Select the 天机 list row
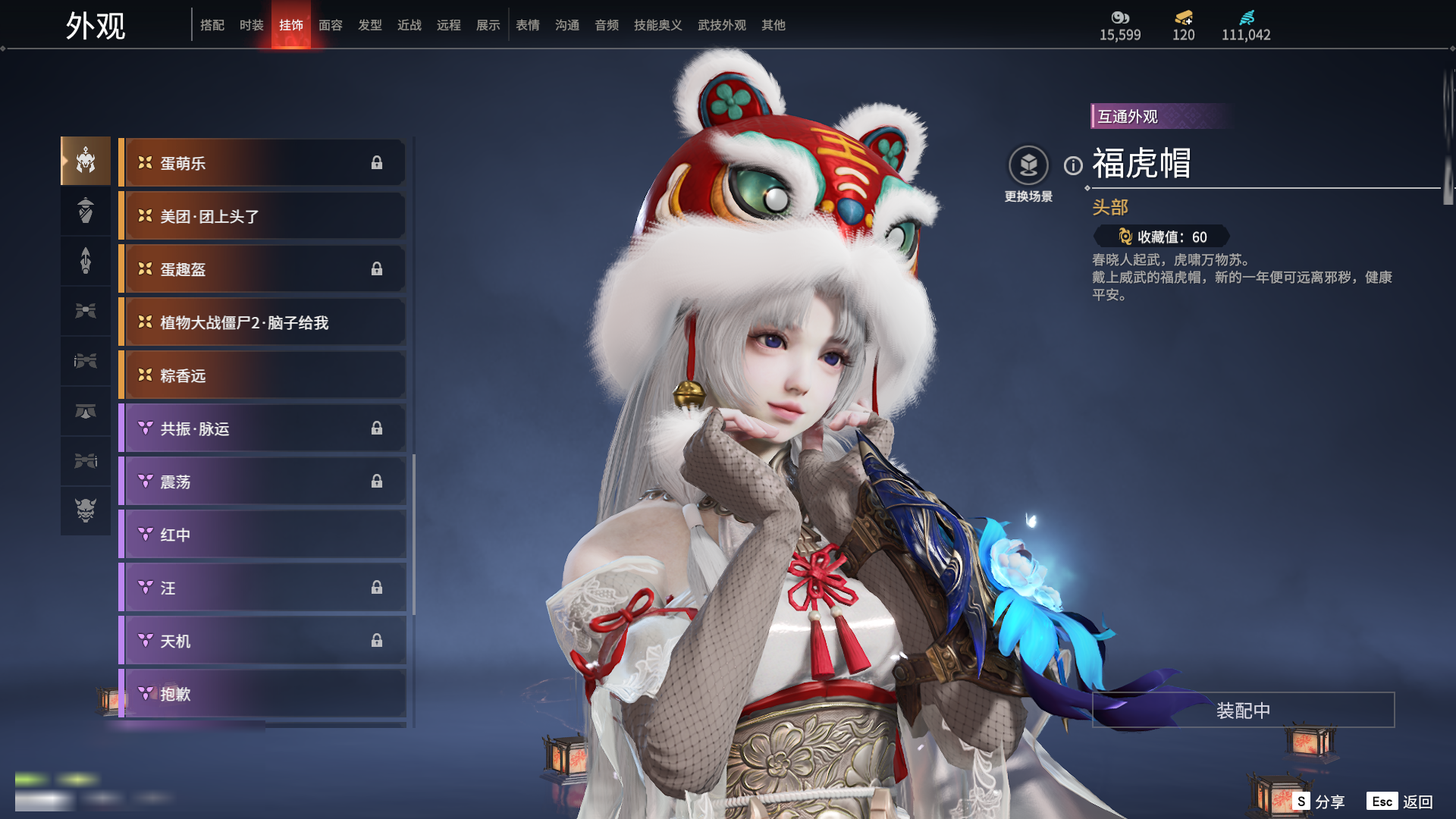 [262, 641]
